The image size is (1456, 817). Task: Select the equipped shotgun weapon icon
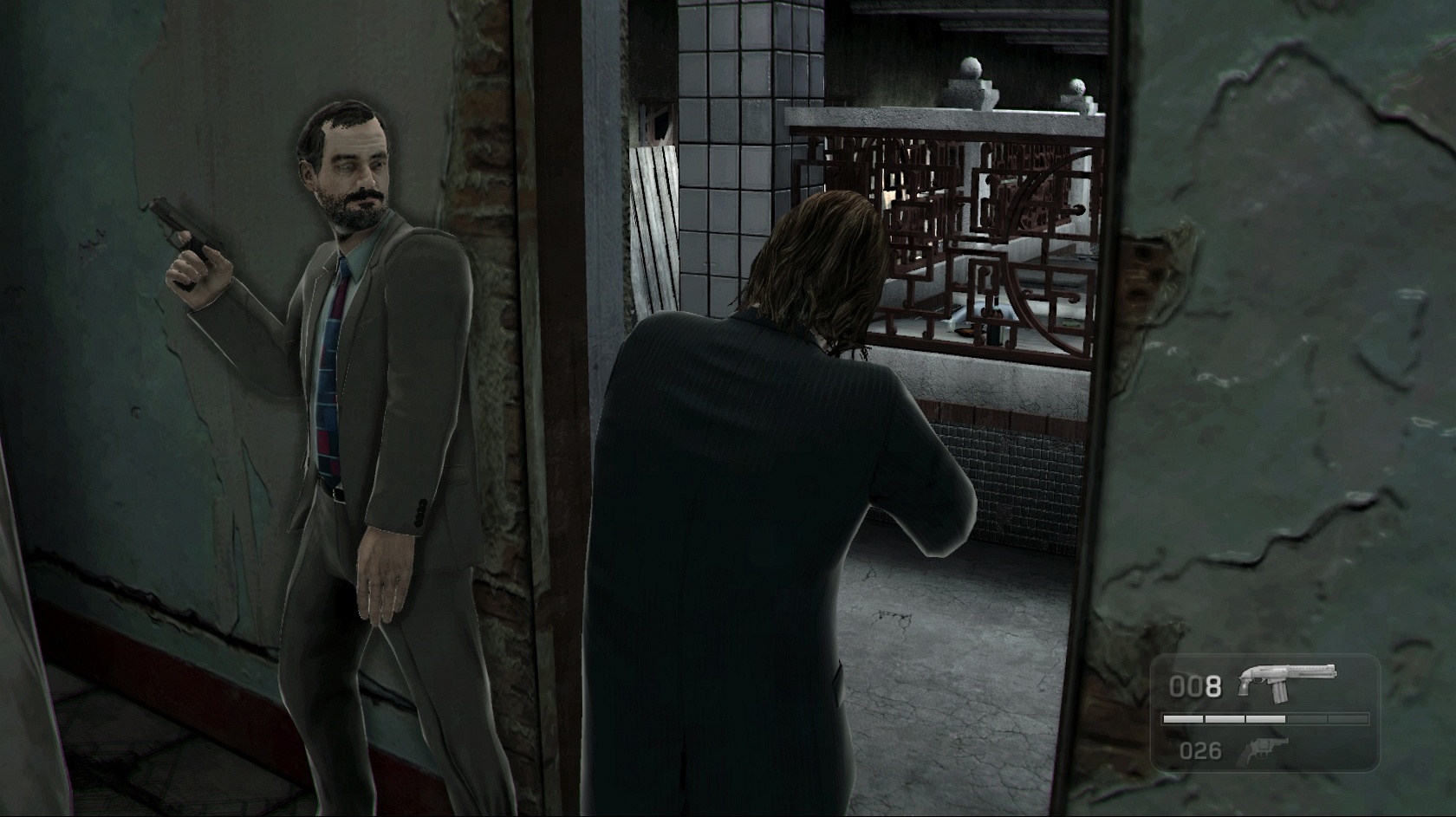point(1286,680)
